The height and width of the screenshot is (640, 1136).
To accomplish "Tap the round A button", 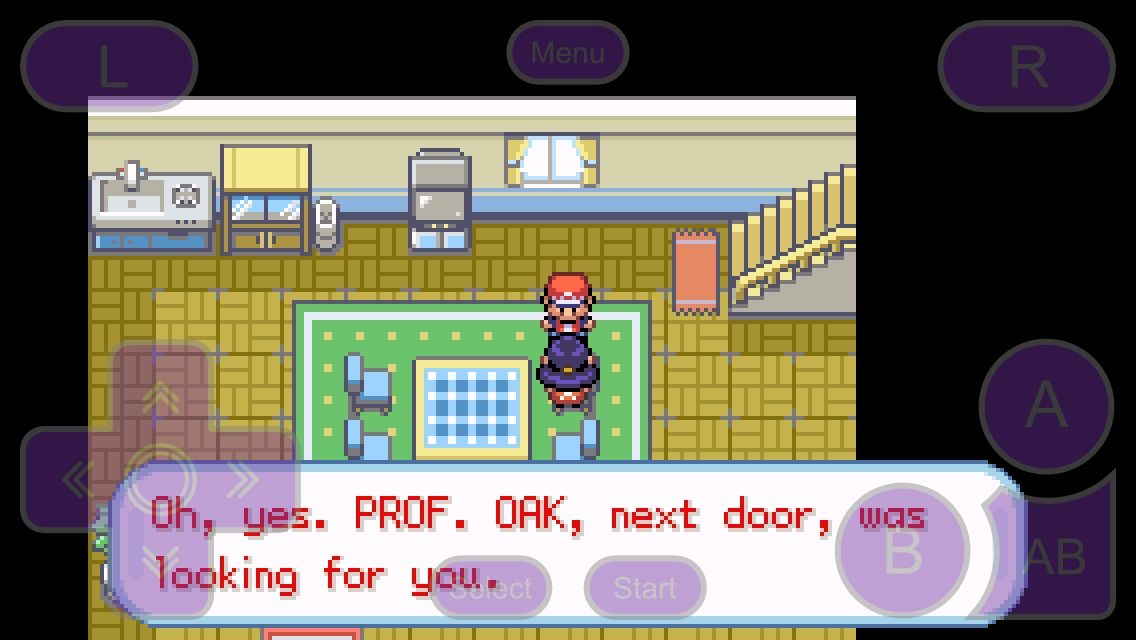I will [x=1045, y=406].
